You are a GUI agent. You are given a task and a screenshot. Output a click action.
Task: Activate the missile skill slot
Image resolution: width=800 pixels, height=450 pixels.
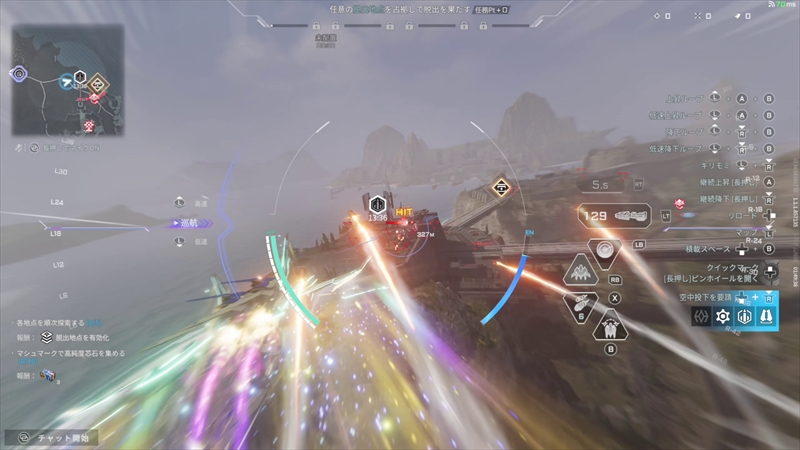581,306
